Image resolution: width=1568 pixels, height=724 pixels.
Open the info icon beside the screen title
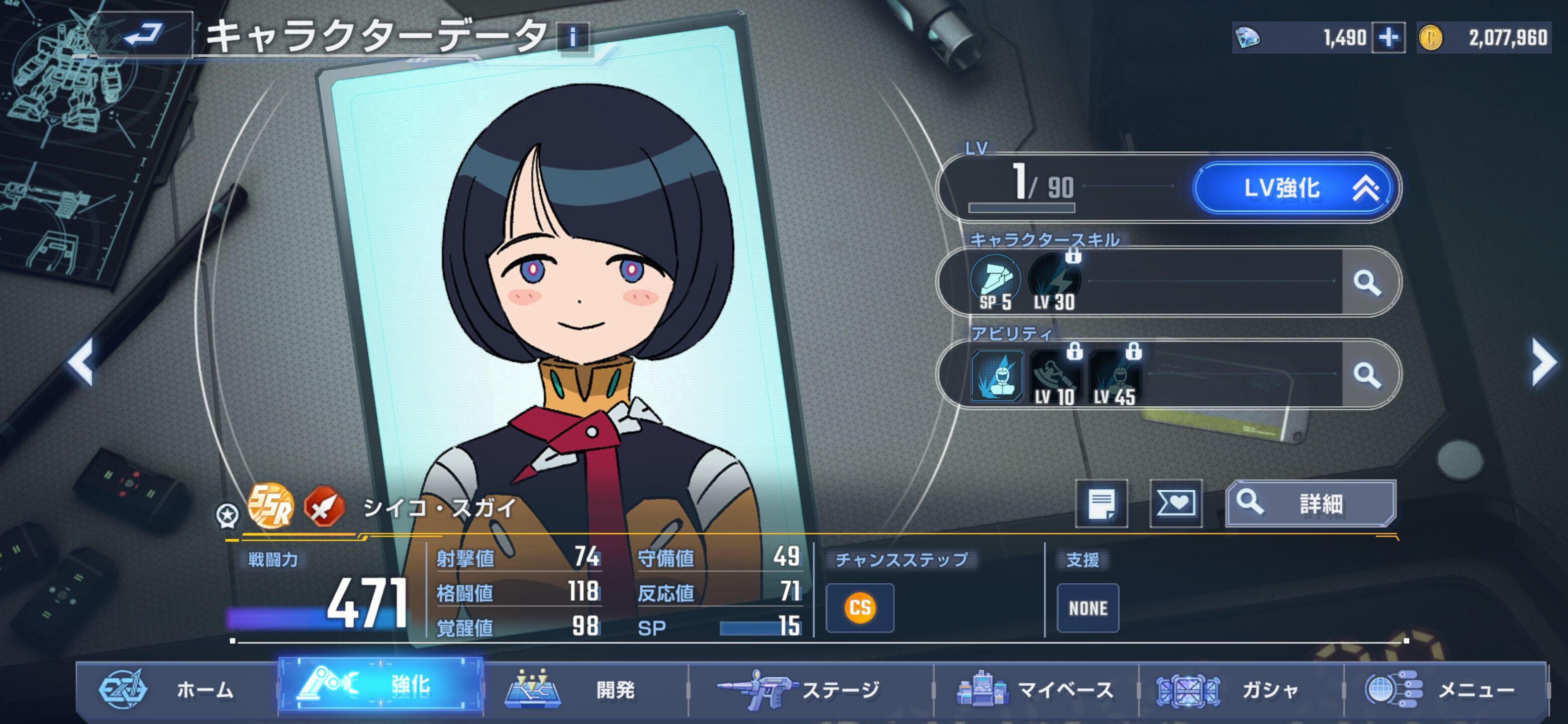click(573, 38)
